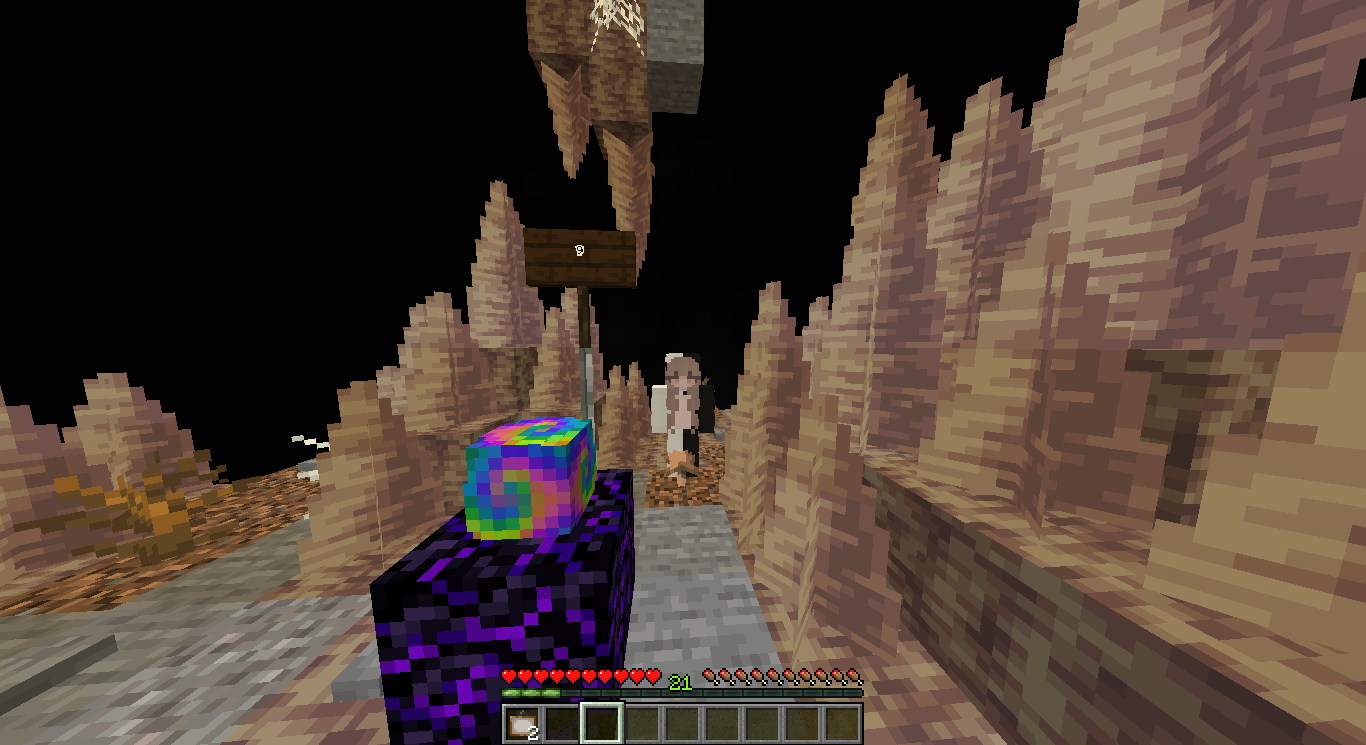
Task: Click the highlighted empty hotbar slot
Action: pyautogui.click(x=602, y=723)
